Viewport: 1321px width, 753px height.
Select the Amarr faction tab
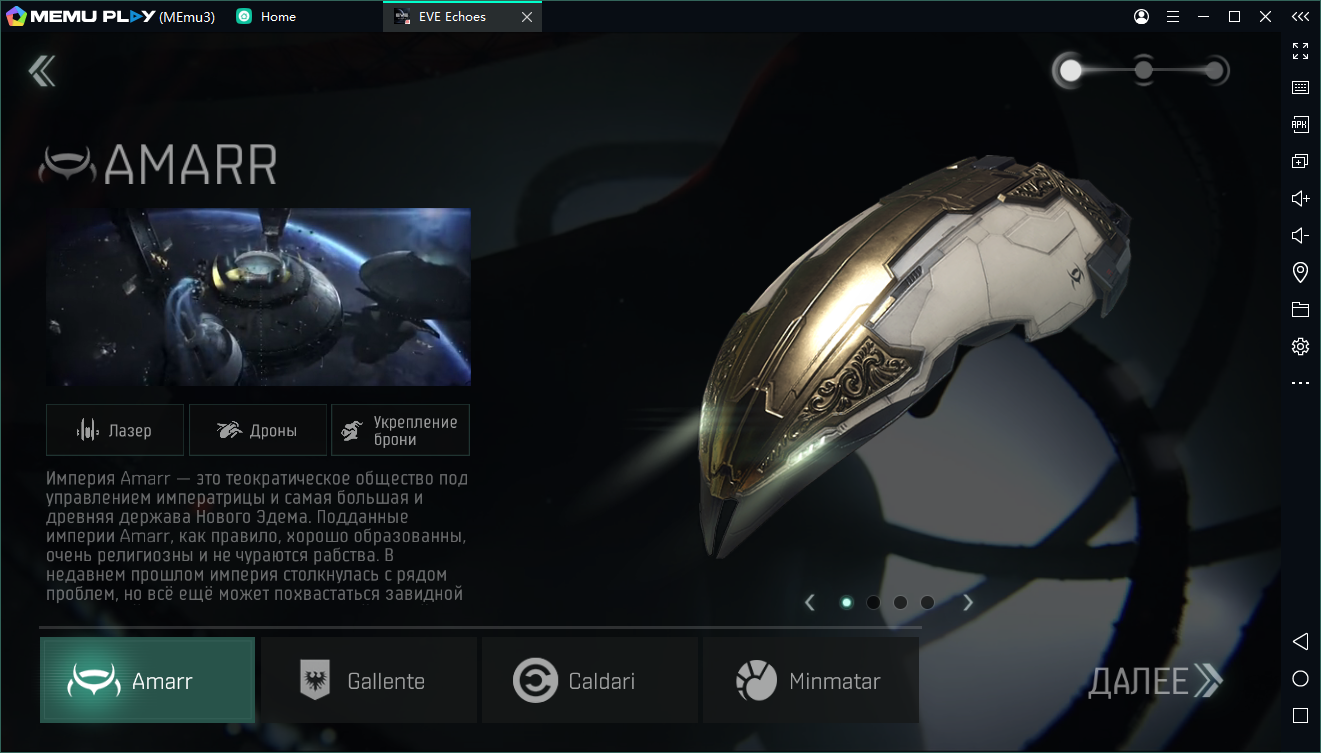click(147, 681)
